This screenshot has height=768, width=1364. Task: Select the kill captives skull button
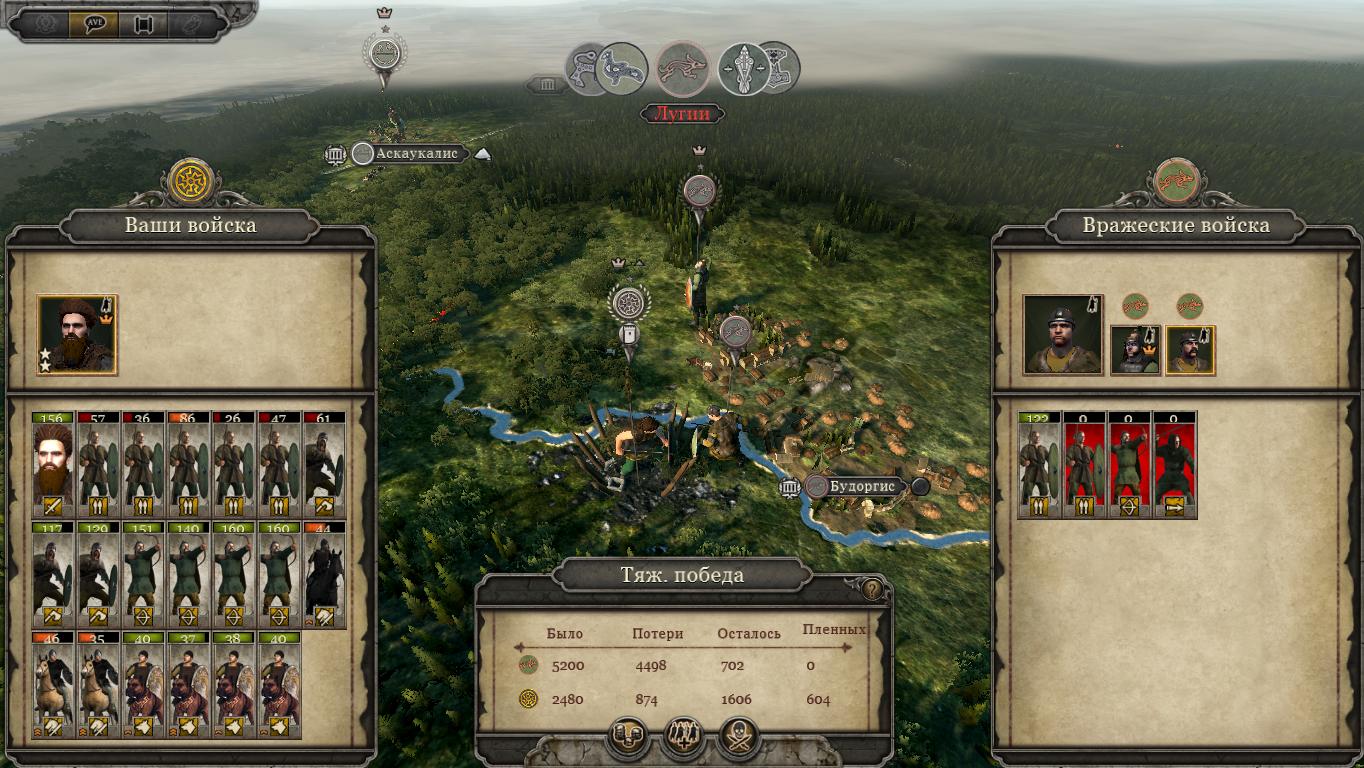pos(740,738)
